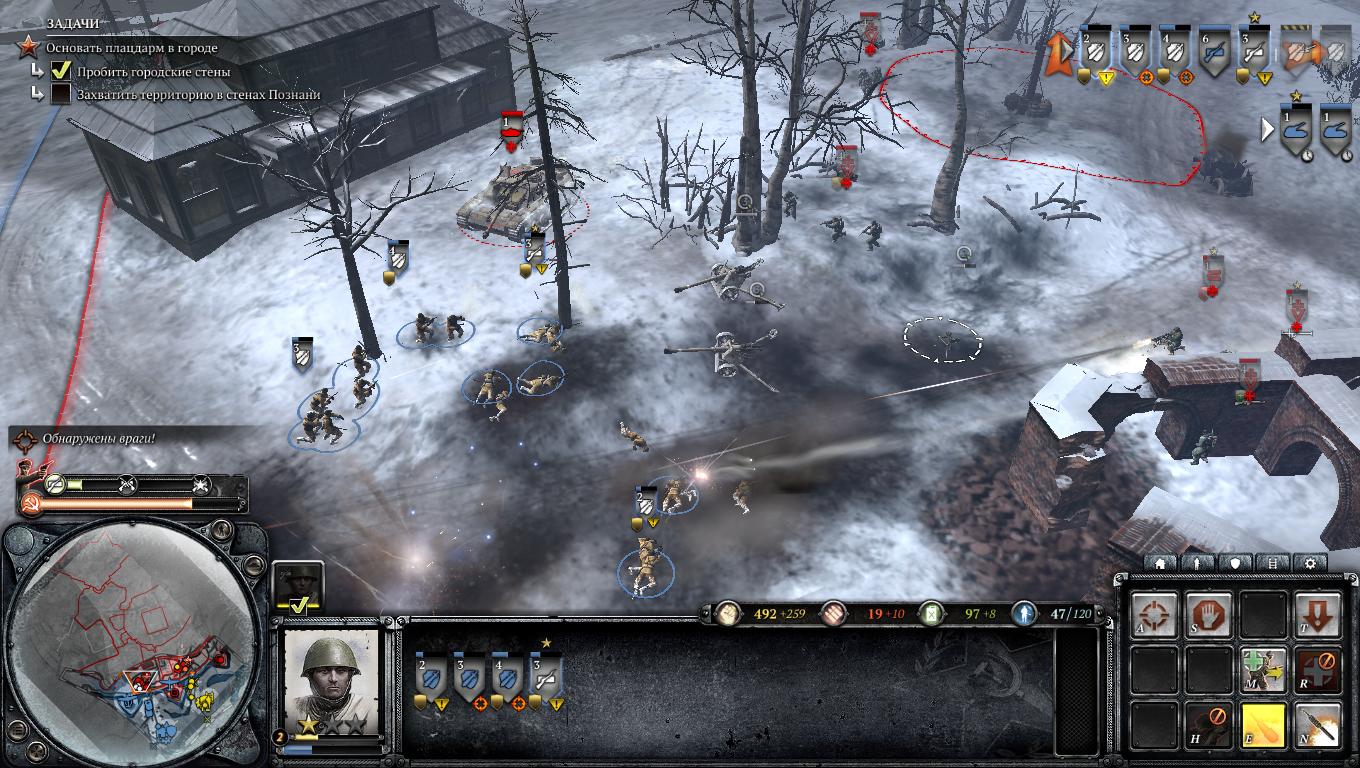Jump to headquarters with house tab
Screen dimensions: 1360x768
pos(1160,563)
